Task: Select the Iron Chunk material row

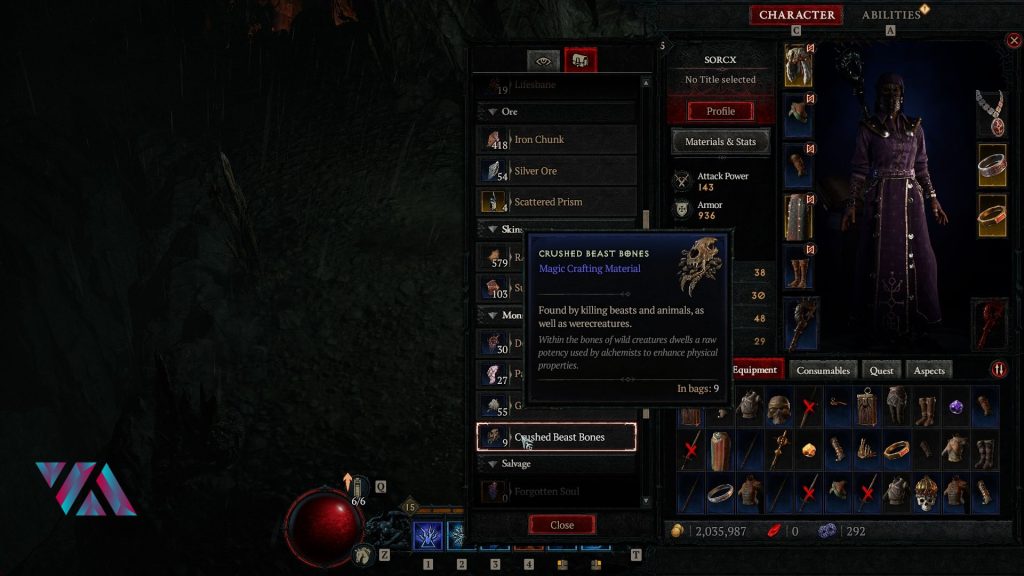Action: [x=557, y=140]
